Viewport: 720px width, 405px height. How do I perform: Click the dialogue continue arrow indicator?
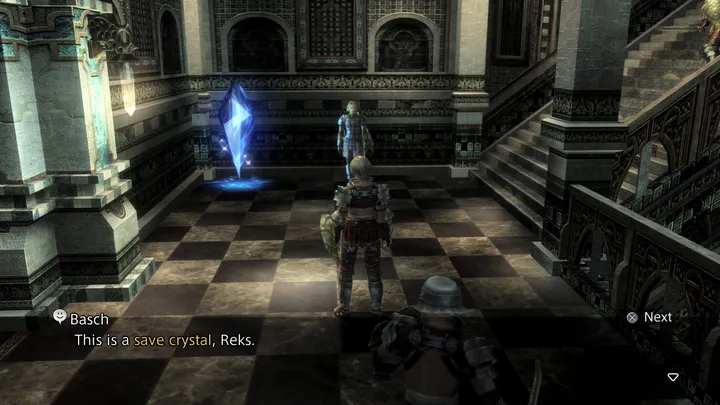pyautogui.click(x=673, y=377)
